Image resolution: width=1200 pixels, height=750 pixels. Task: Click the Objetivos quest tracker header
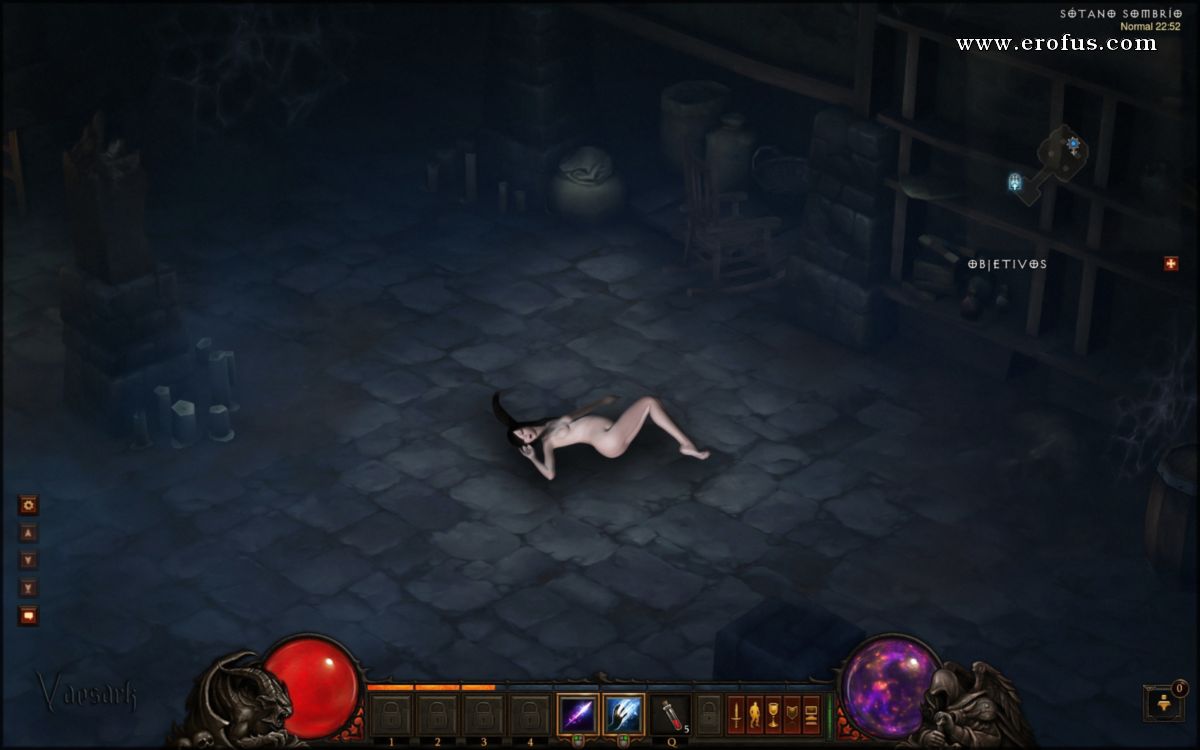(1007, 264)
